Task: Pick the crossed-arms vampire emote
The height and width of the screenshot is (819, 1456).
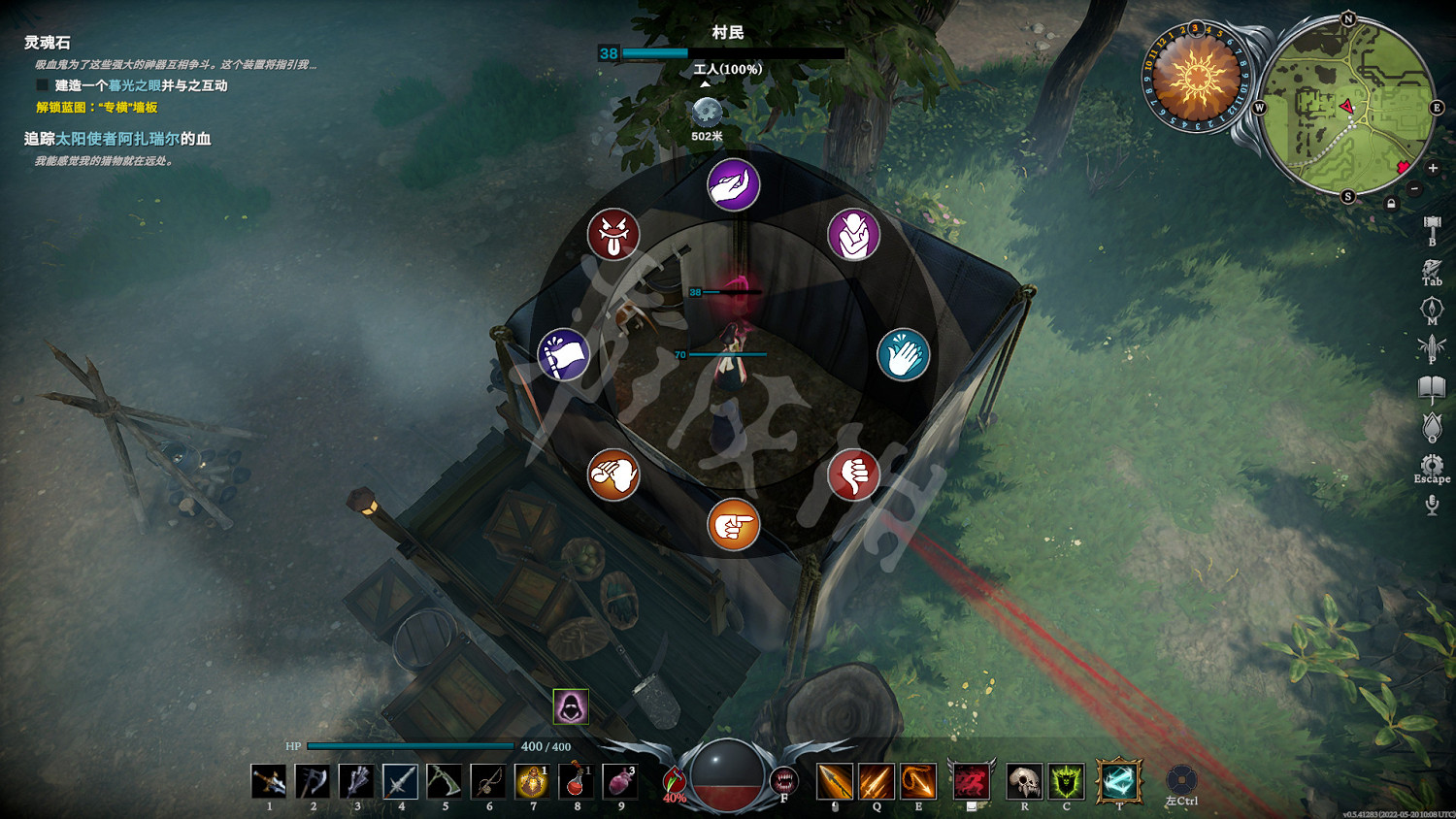Action: click(x=853, y=234)
